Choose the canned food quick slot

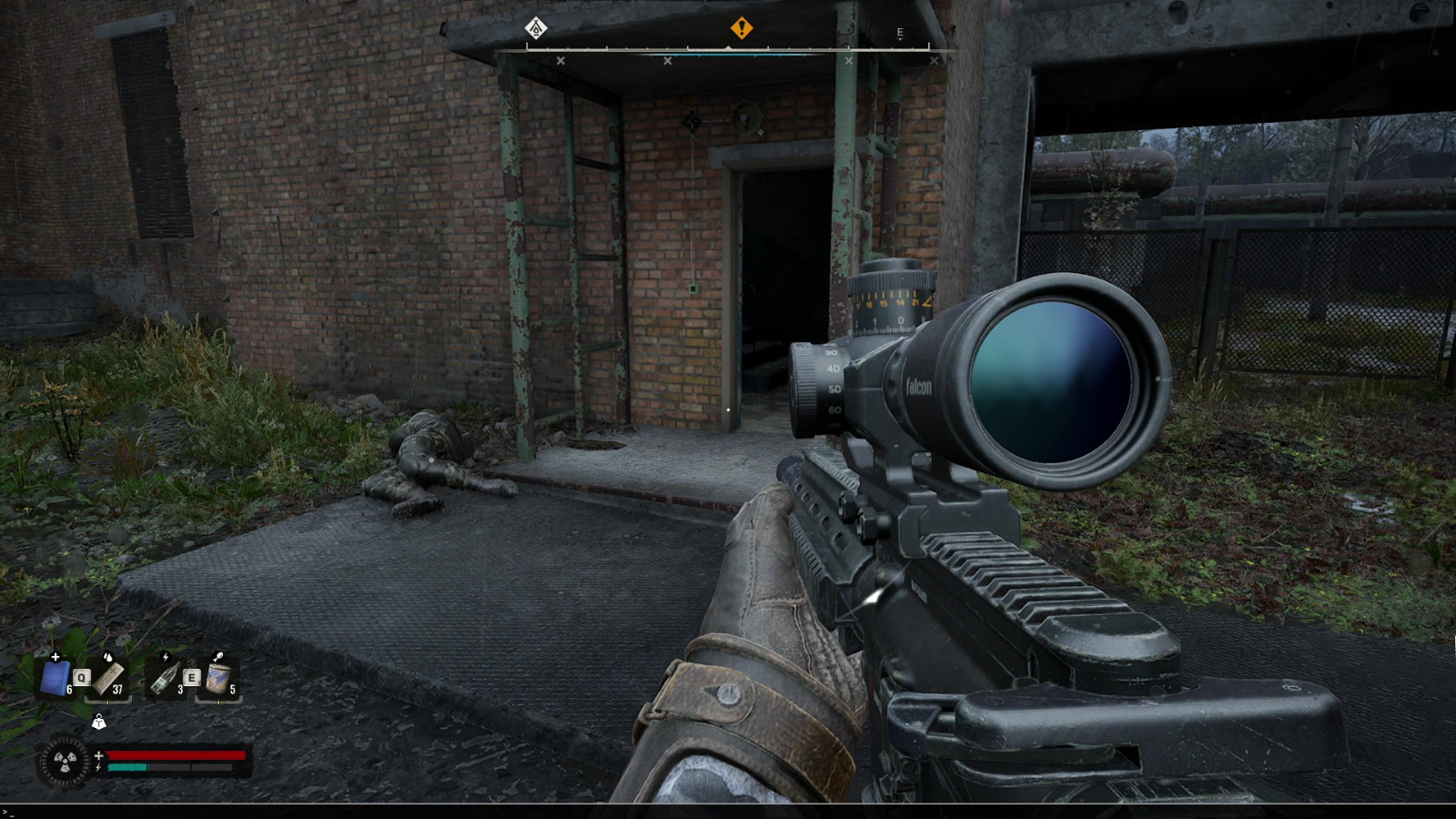[218, 678]
